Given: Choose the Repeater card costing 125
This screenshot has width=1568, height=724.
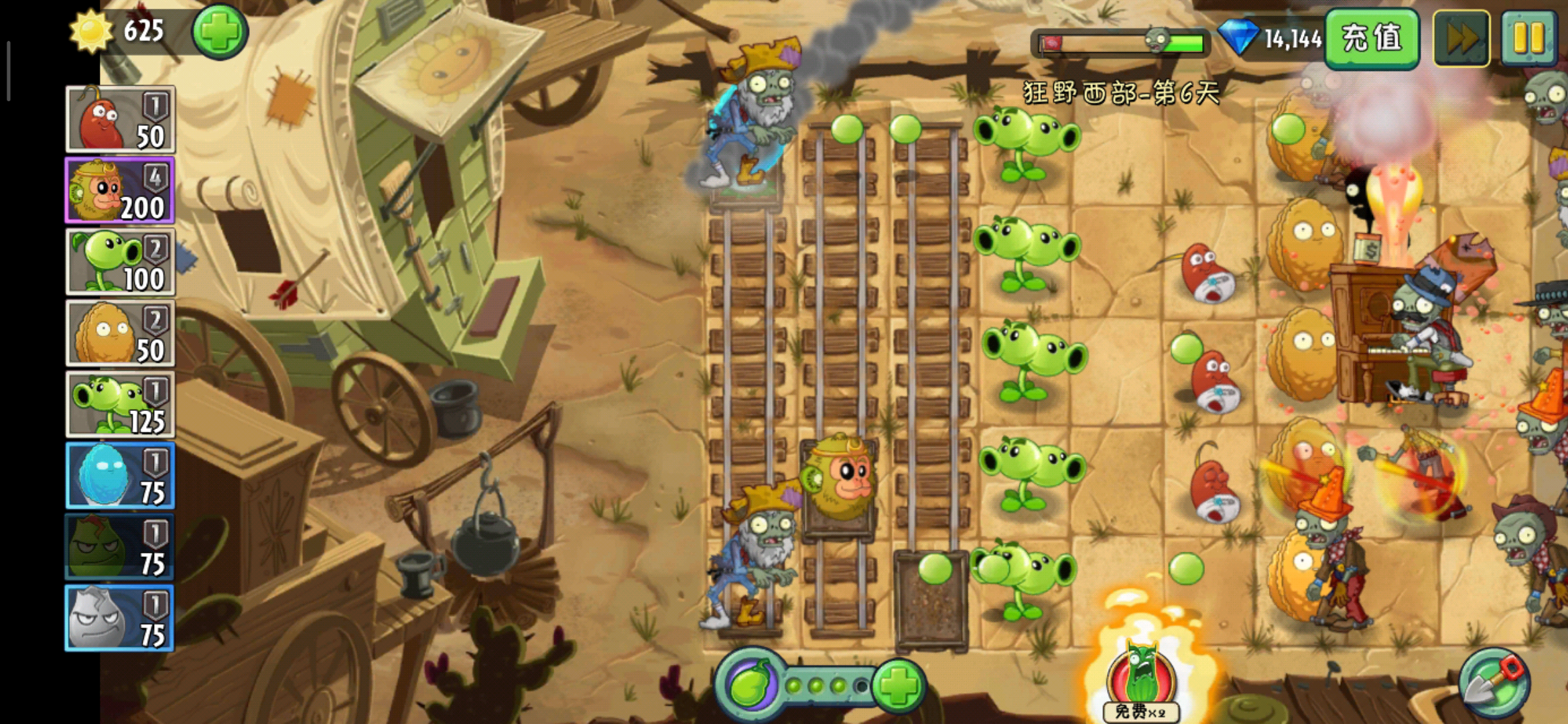Looking at the screenshot, I should coord(121,404).
